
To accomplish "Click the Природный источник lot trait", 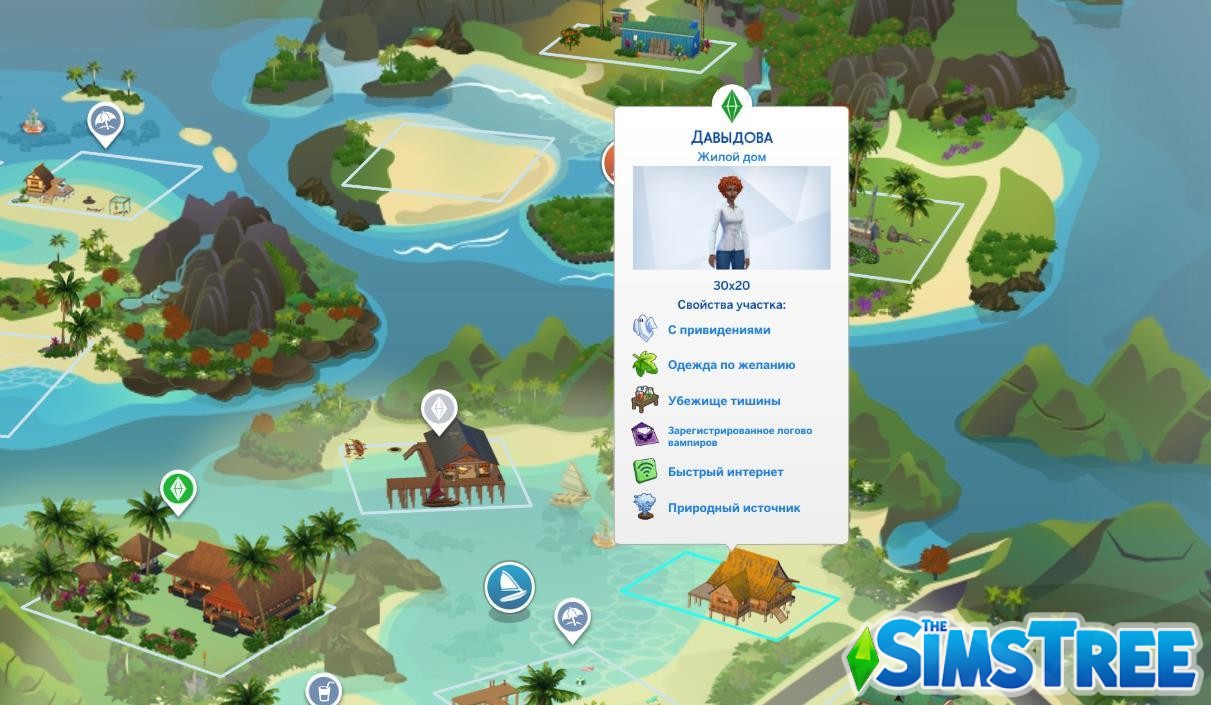I will pyautogui.click(x=733, y=508).
